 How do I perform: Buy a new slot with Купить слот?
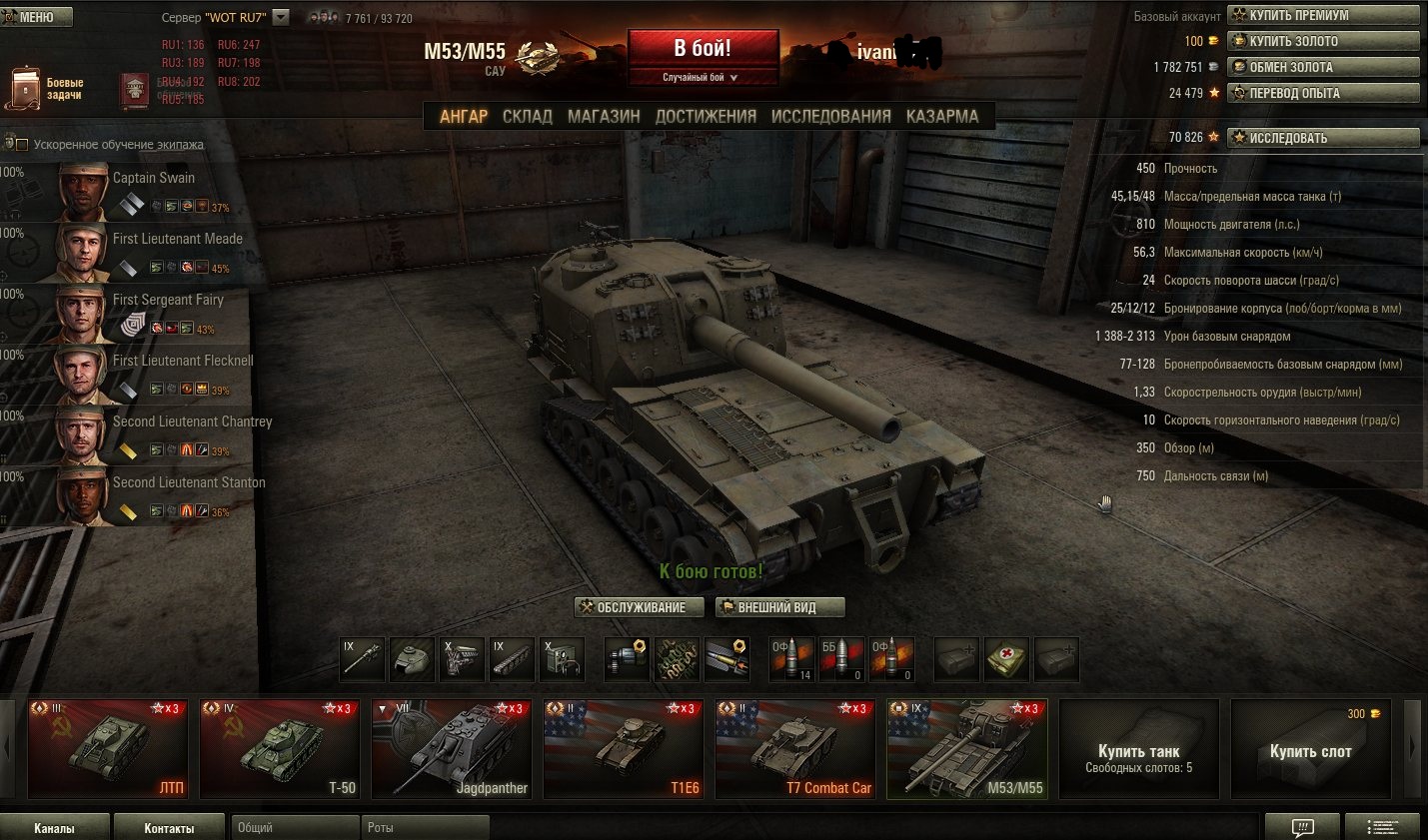[1310, 751]
